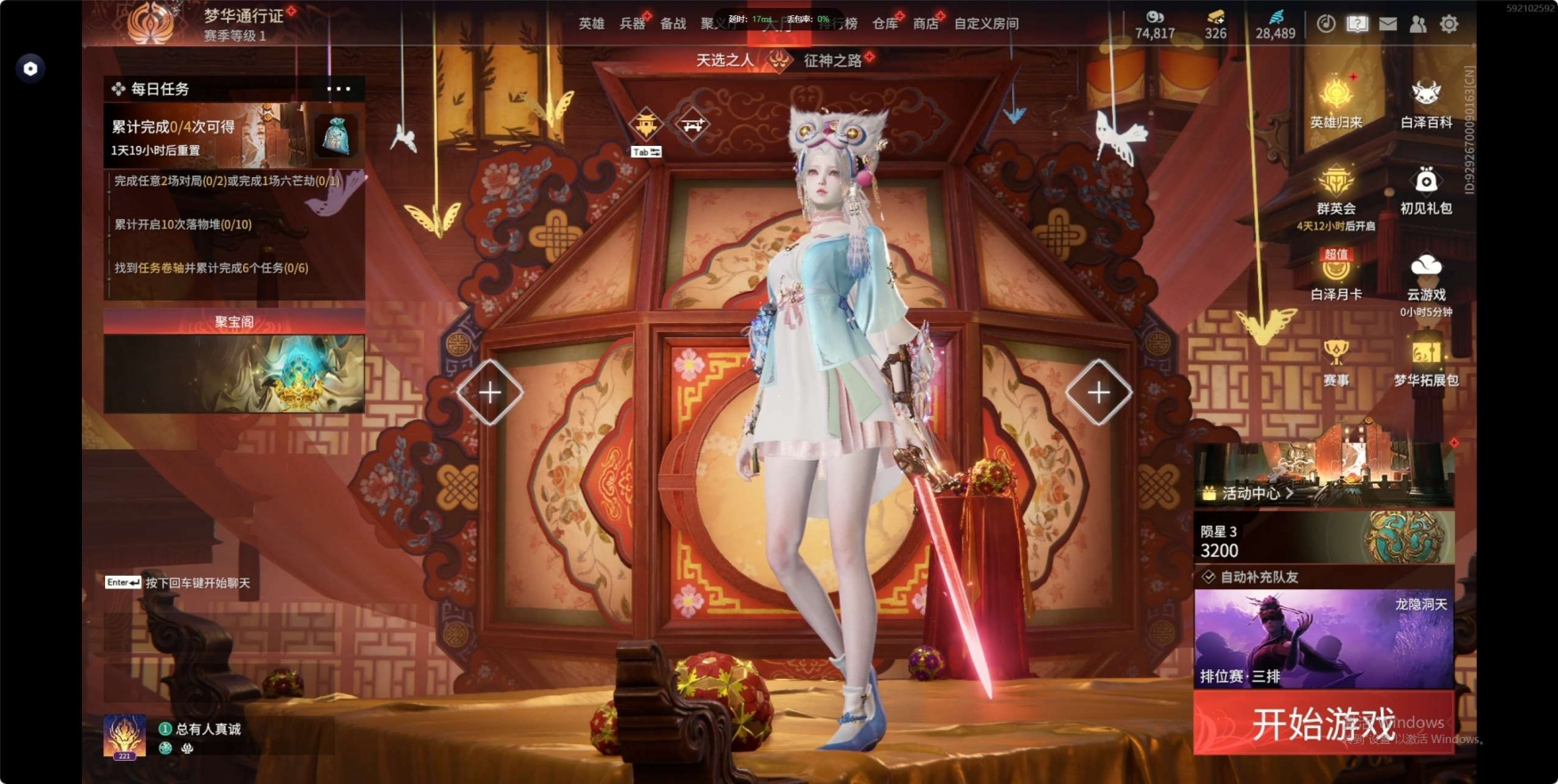Open the 英雄 heroes menu
Image resolution: width=1558 pixels, height=784 pixels.
point(591,24)
